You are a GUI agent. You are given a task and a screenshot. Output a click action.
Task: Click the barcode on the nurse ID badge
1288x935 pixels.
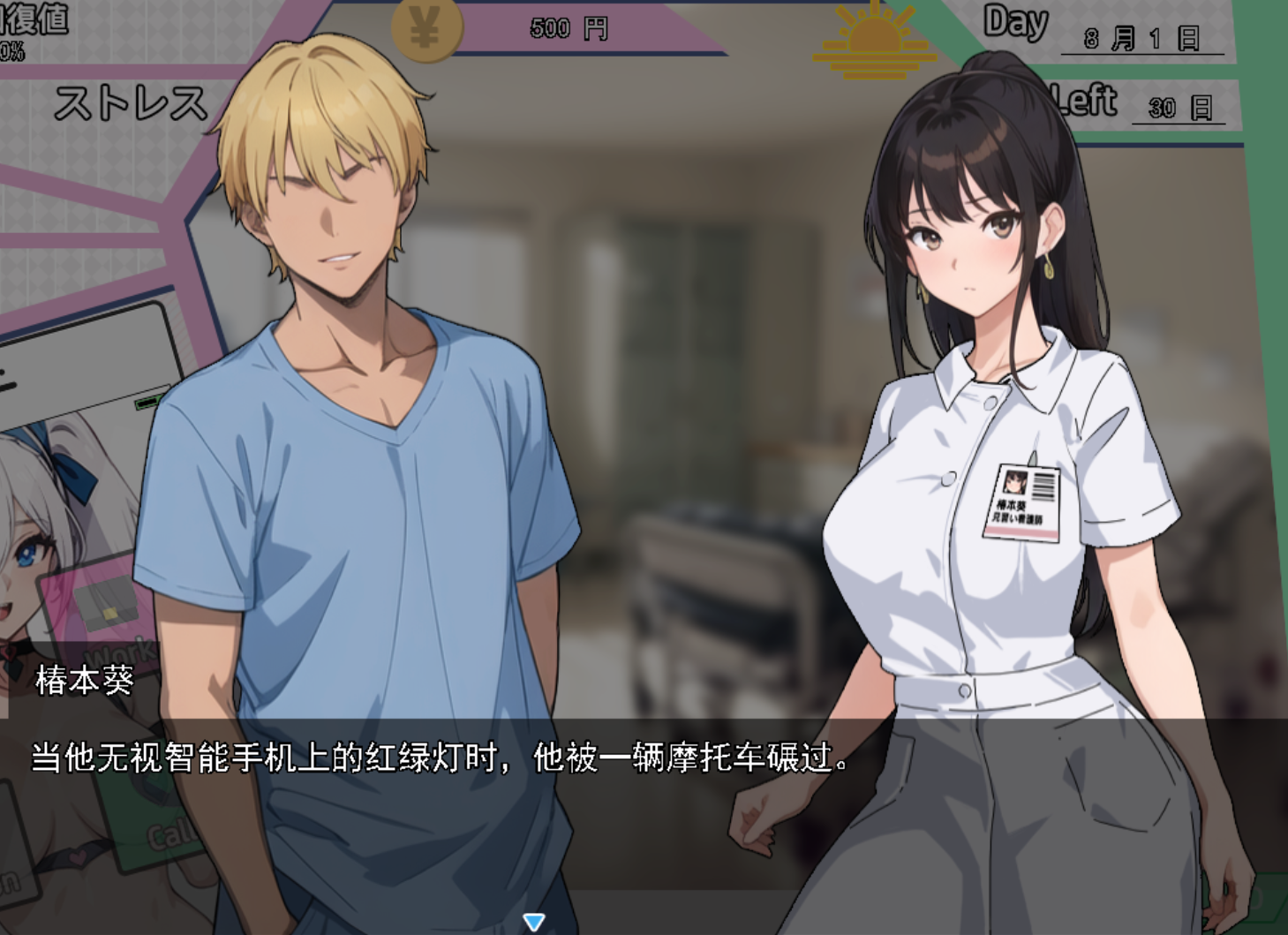(x=1043, y=485)
